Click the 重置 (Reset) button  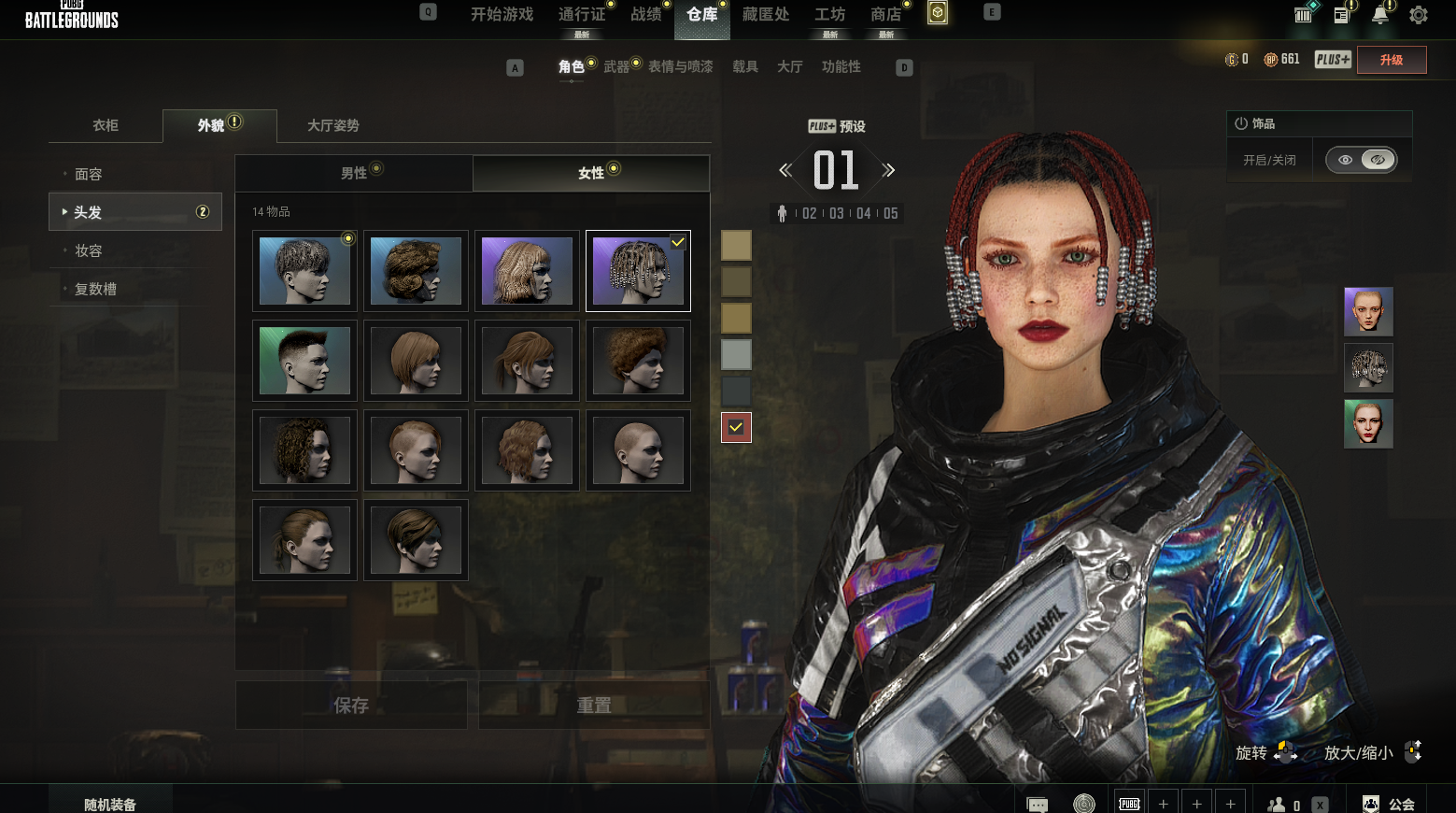(x=594, y=706)
